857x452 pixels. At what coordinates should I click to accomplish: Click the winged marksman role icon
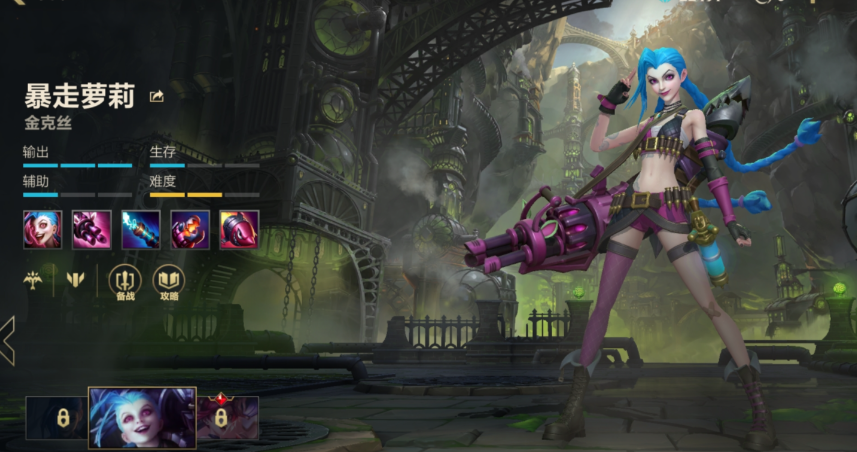coord(33,280)
